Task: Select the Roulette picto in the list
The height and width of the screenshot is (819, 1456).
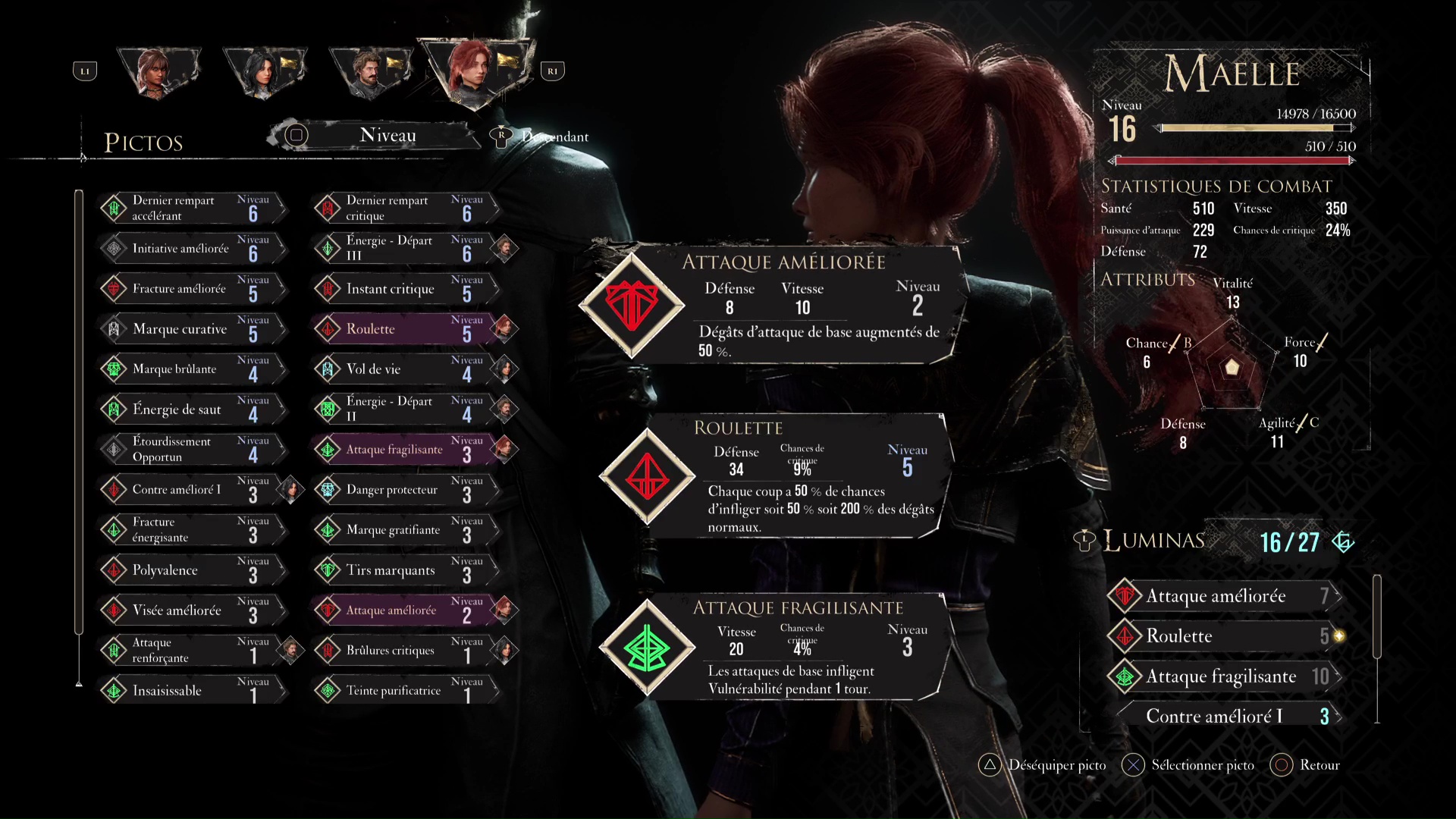Action: point(406,329)
